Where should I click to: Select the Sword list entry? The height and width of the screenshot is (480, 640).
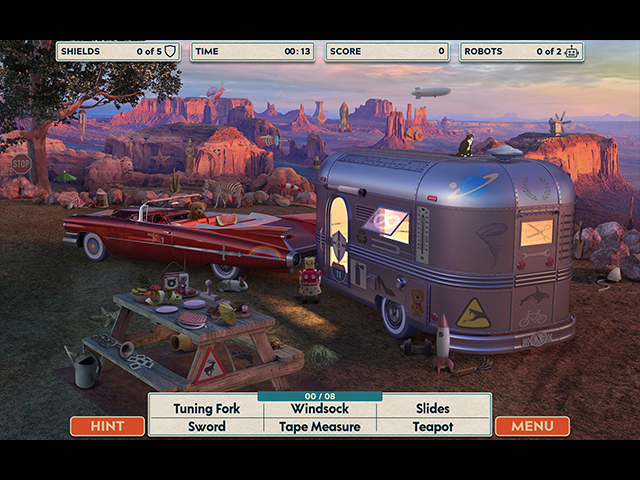point(207,426)
